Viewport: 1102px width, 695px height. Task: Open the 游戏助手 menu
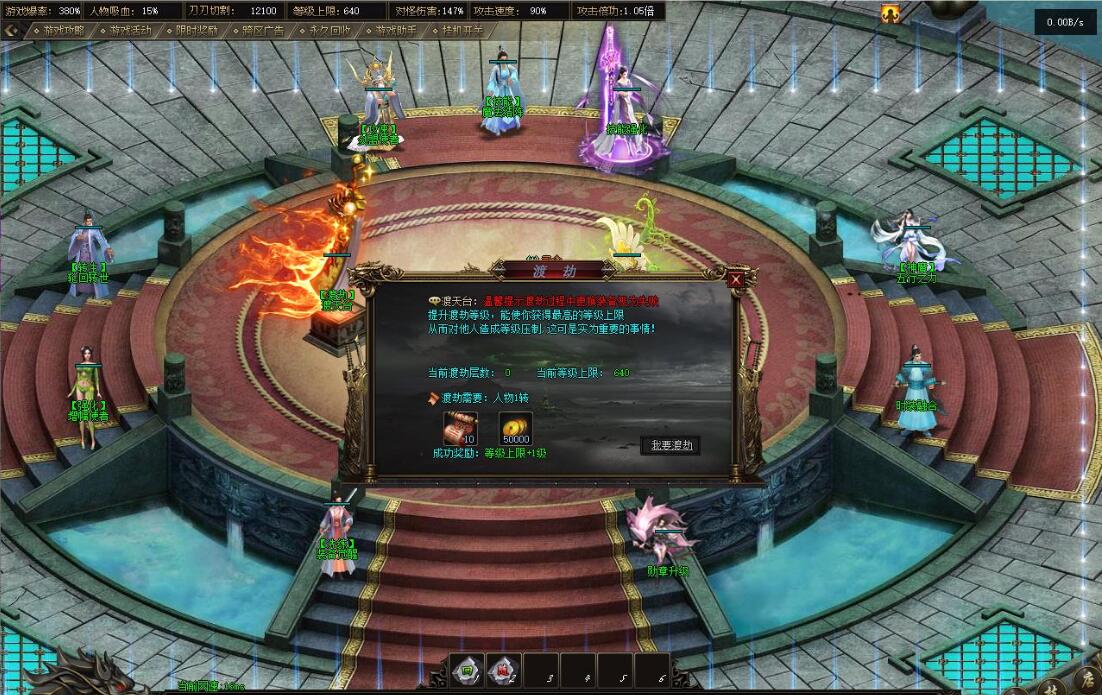[x=396, y=30]
